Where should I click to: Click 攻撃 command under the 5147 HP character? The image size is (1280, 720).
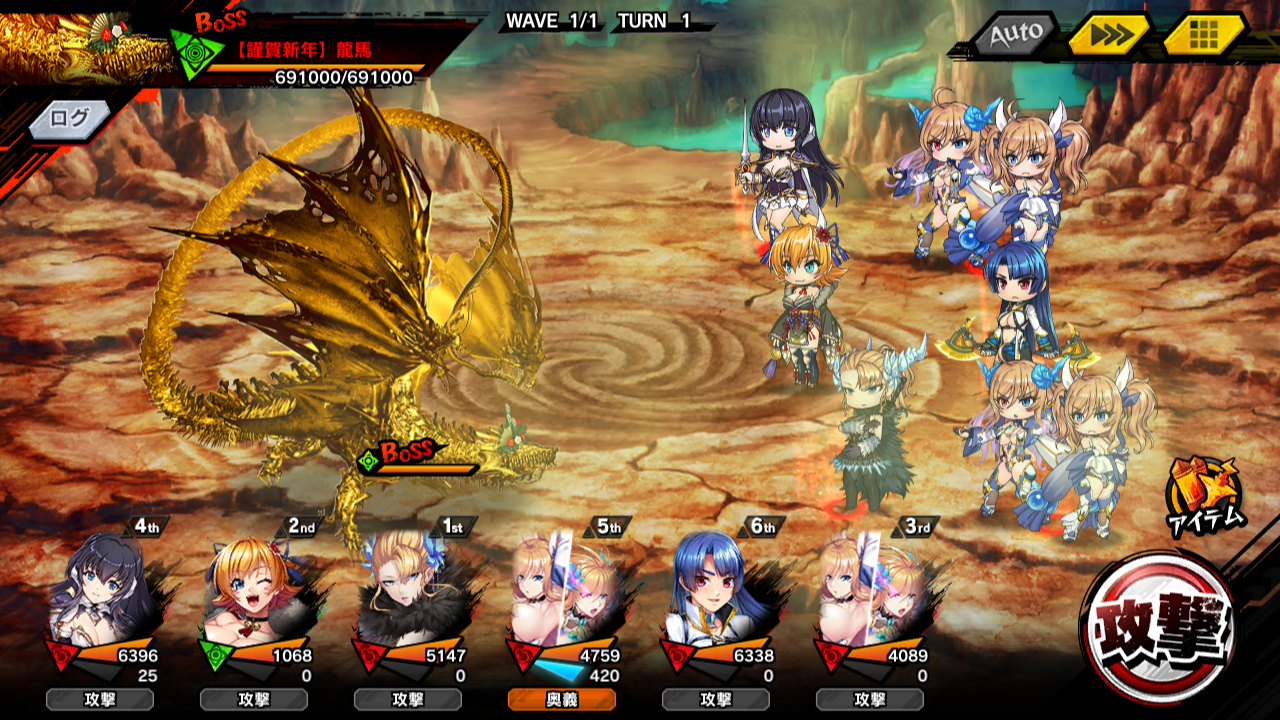click(x=408, y=700)
